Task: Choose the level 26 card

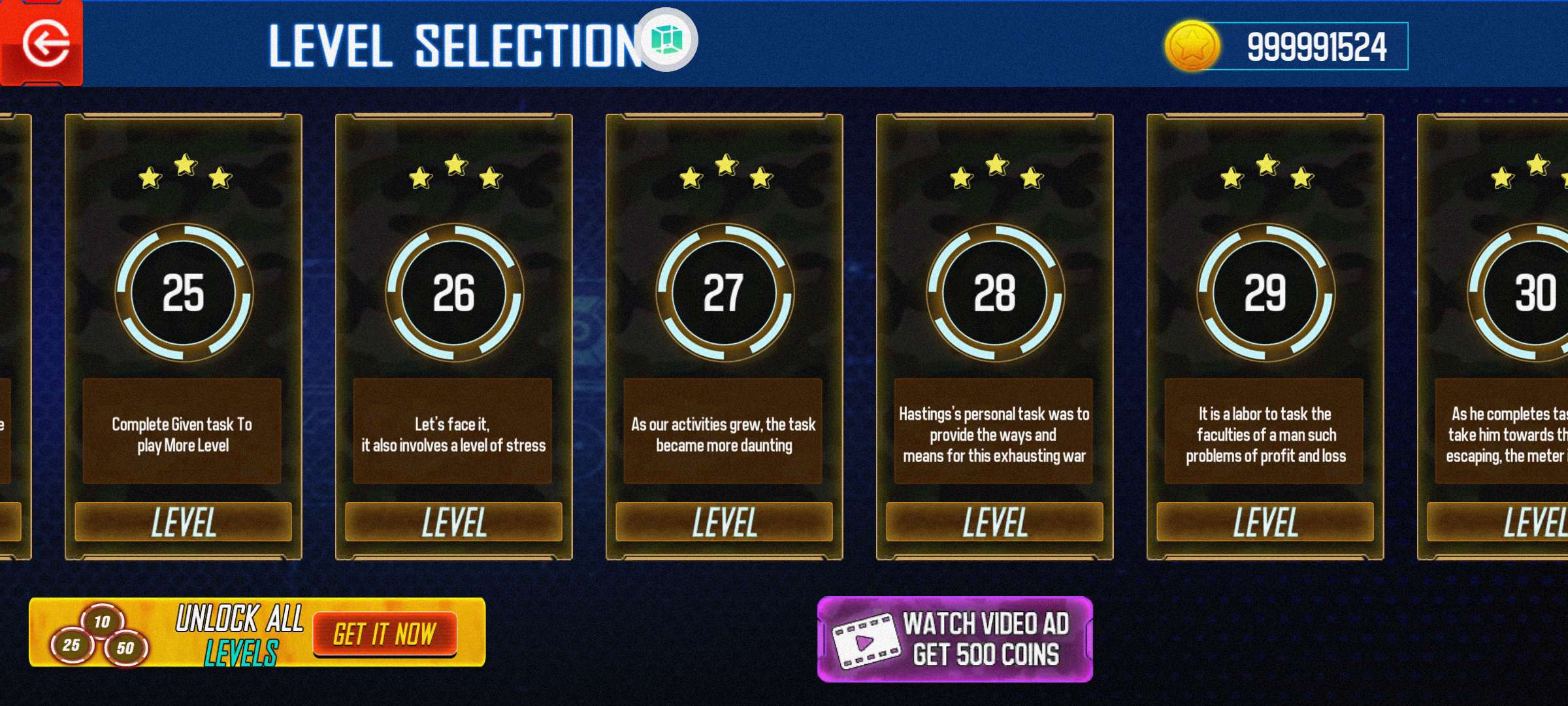Action: tap(453, 337)
